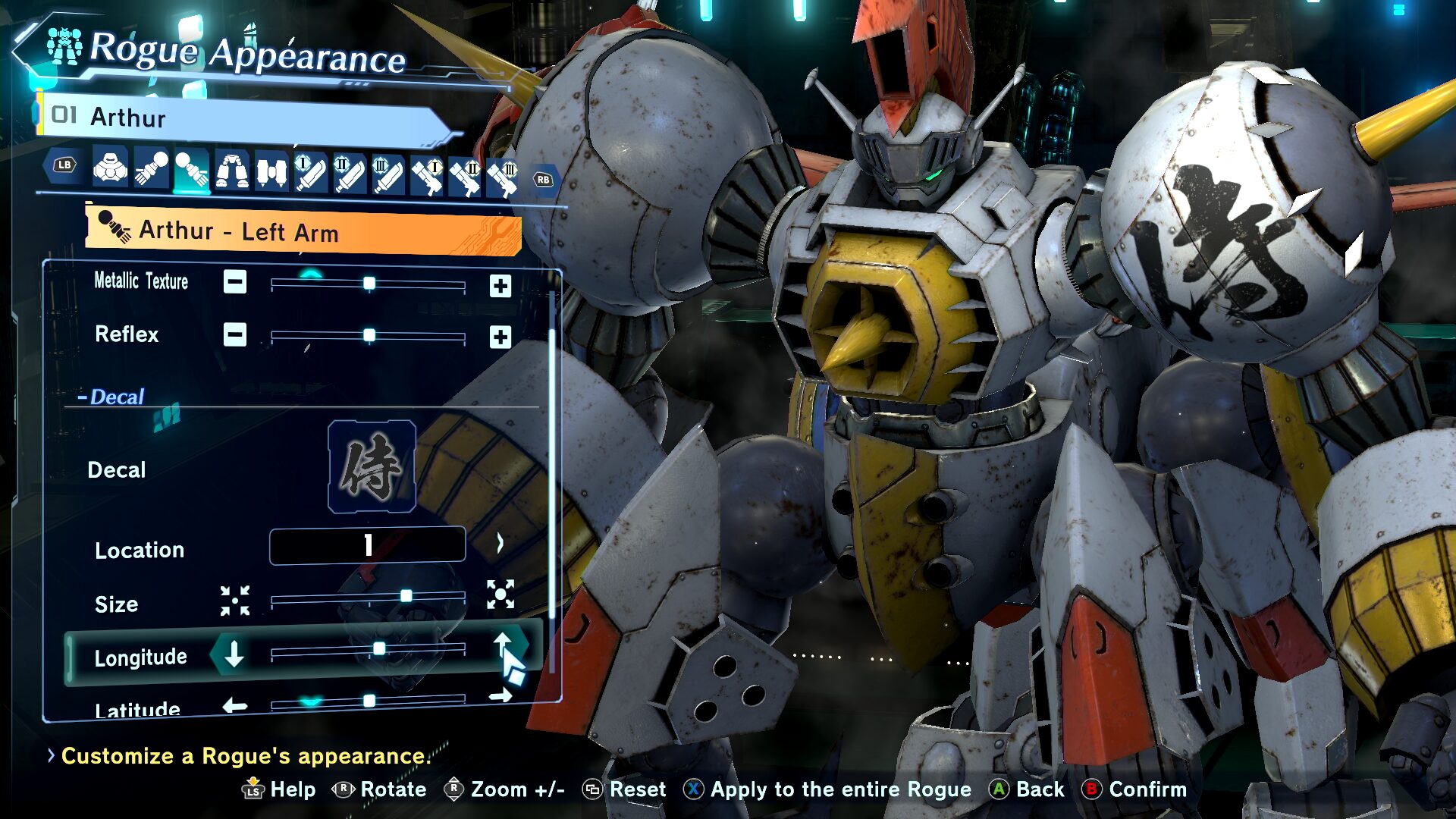The height and width of the screenshot is (819, 1456).
Task: Switch to the body part tab
Action: [111, 168]
